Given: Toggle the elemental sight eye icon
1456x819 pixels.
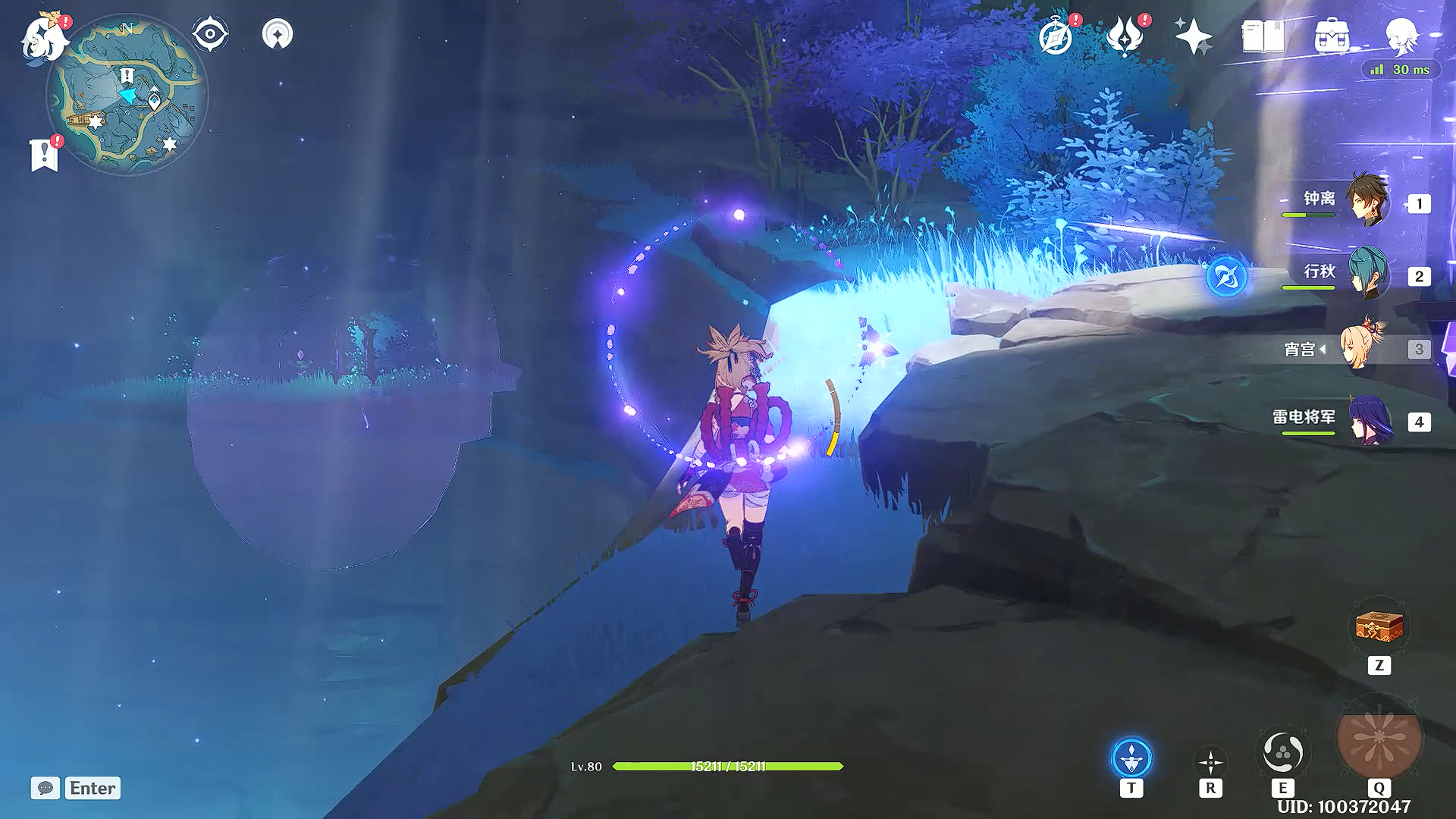Looking at the screenshot, I should (x=210, y=35).
